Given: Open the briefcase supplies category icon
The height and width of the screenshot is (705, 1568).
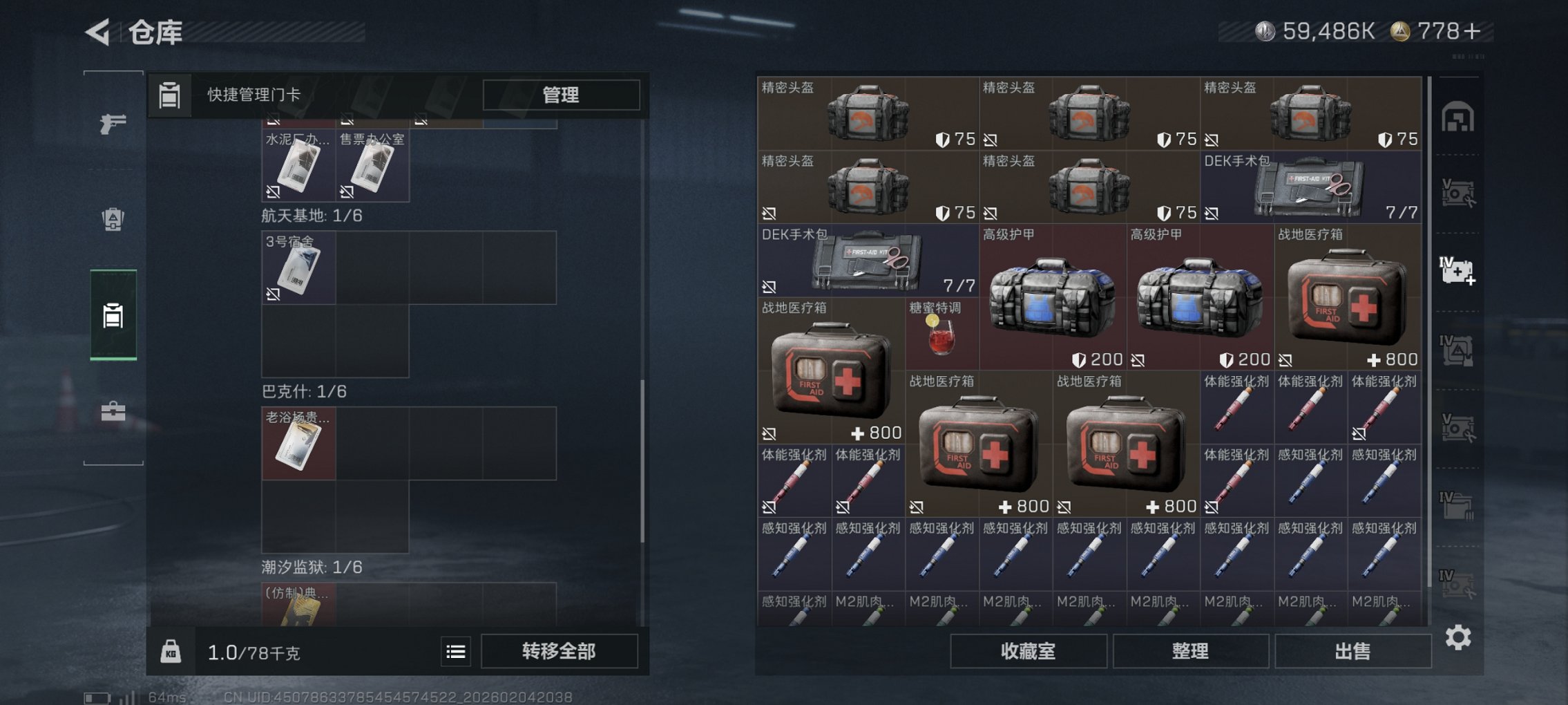Looking at the screenshot, I should [x=113, y=413].
